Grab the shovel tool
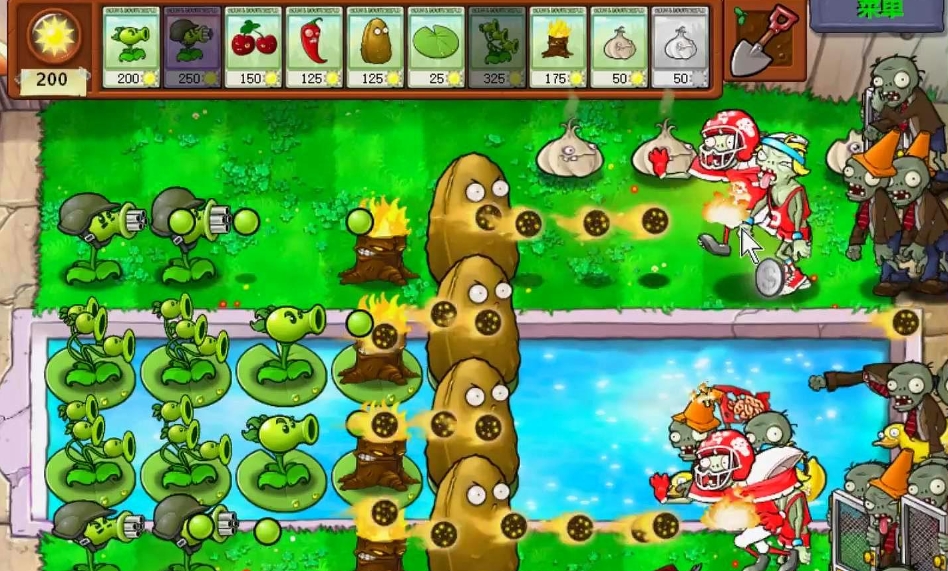This screenshot has height=571, width=948. coord(765,41)
